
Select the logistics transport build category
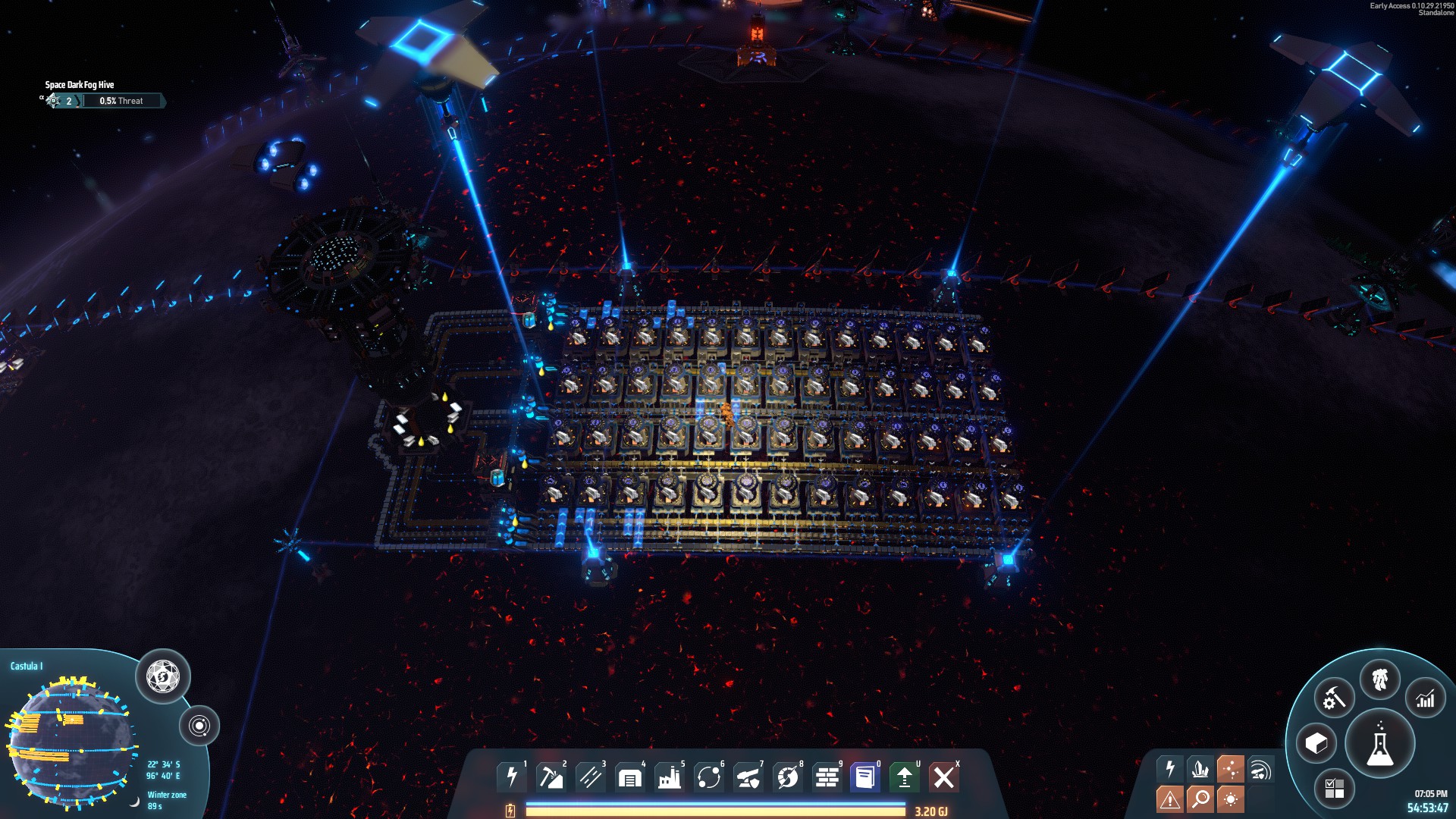pos(709,777)
